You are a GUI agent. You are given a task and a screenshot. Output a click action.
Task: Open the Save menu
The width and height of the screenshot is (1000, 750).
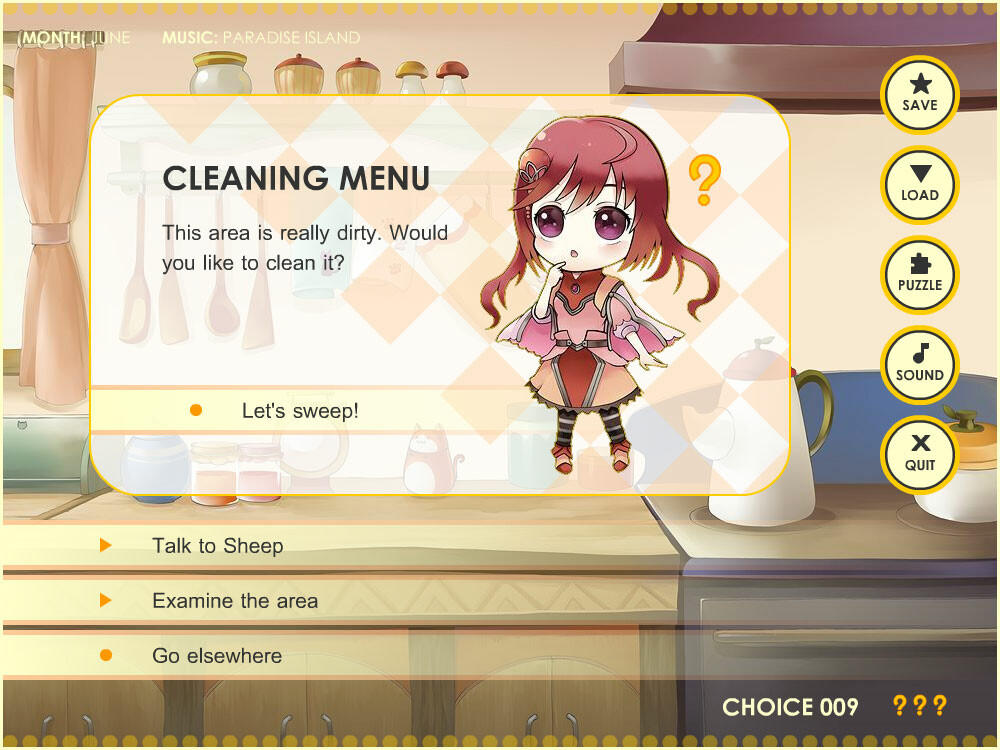coord(919,94)
